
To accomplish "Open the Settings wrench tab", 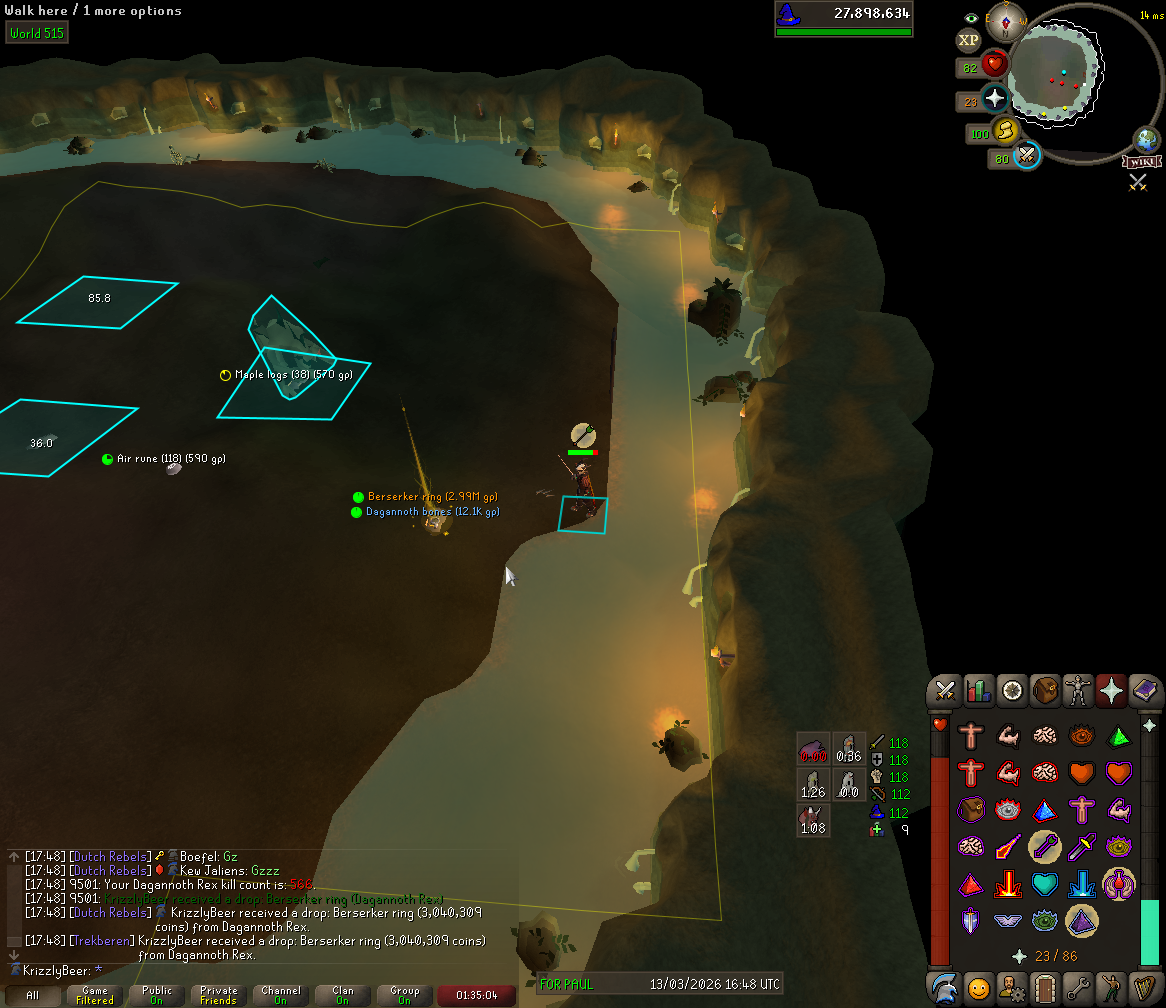I will click(1078, 988).
